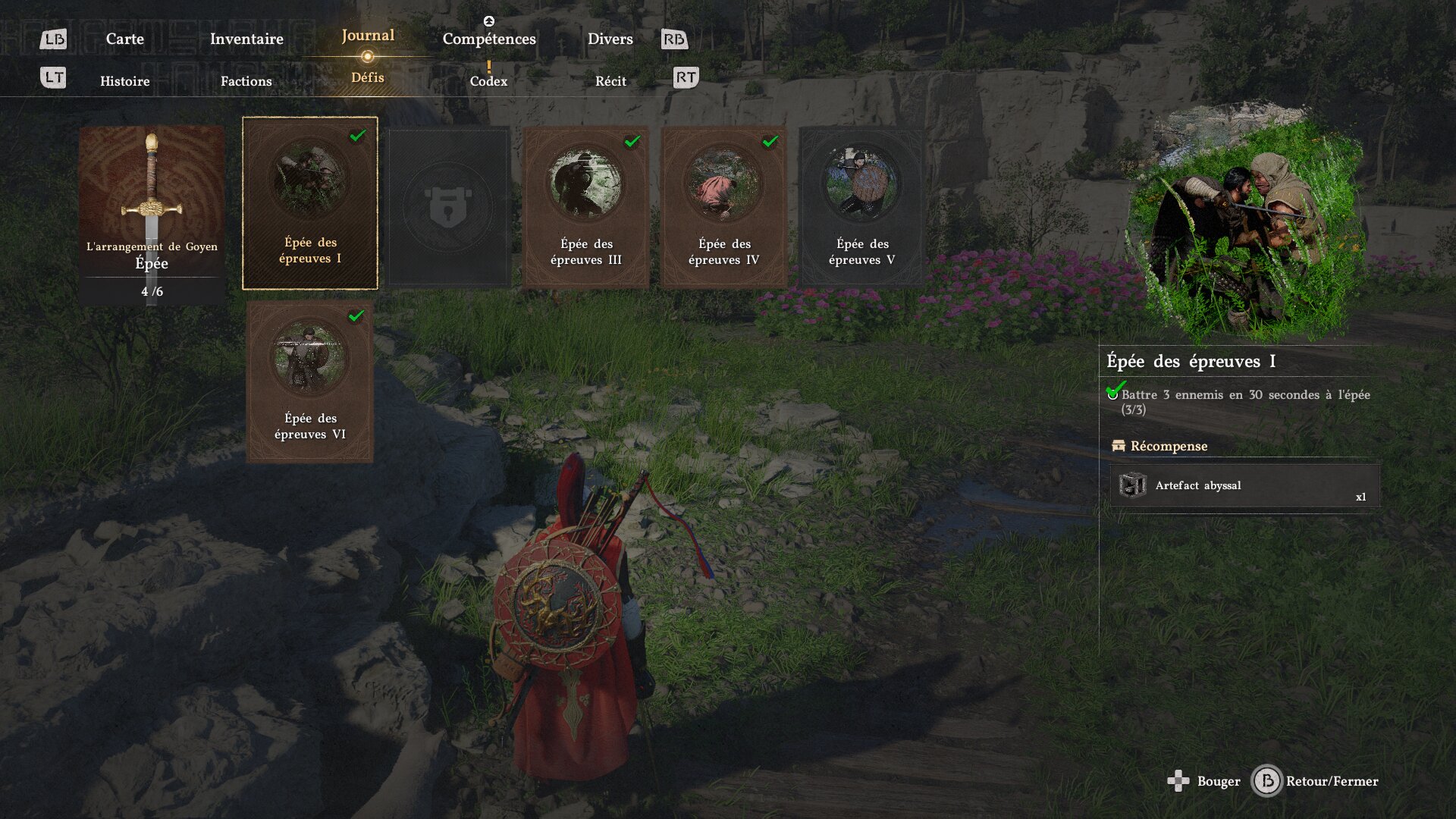Switch to the Inventaire tab
Image resolution: width=1456 pixels, height=819 pixels.
pyautogui.click(x=246, y=39)
